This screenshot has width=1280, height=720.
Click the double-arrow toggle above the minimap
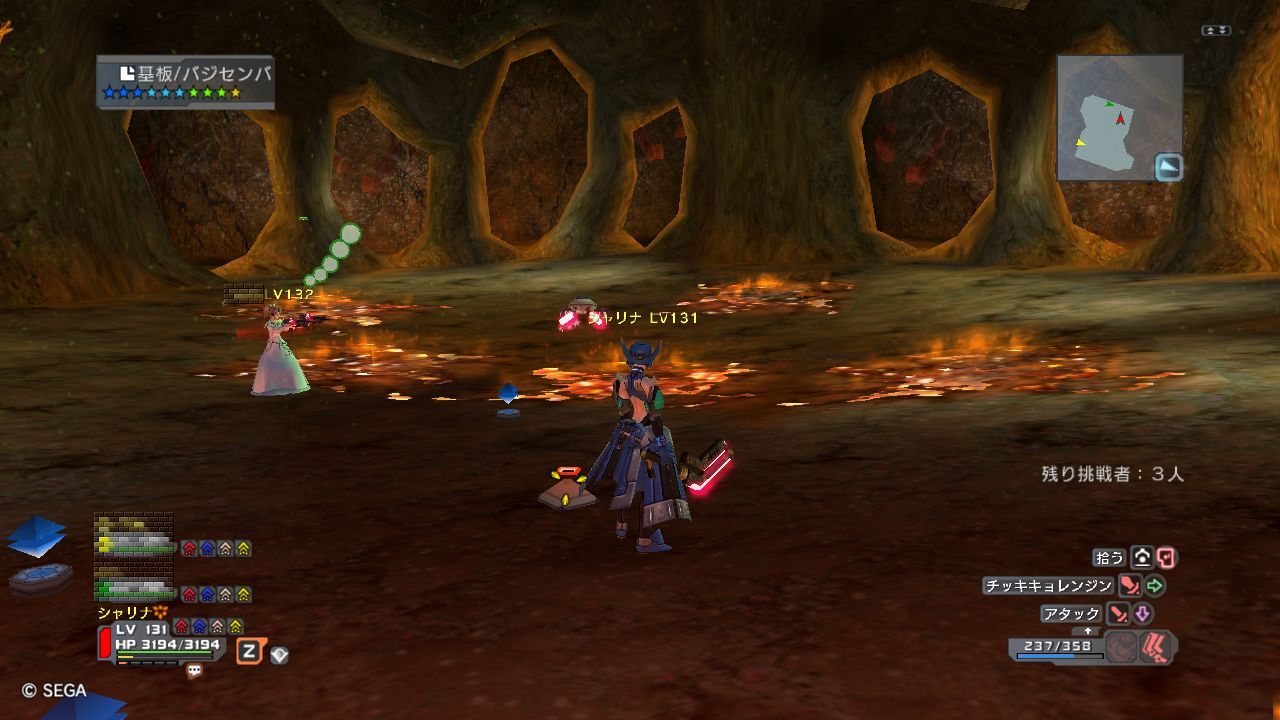[1215, 31]
